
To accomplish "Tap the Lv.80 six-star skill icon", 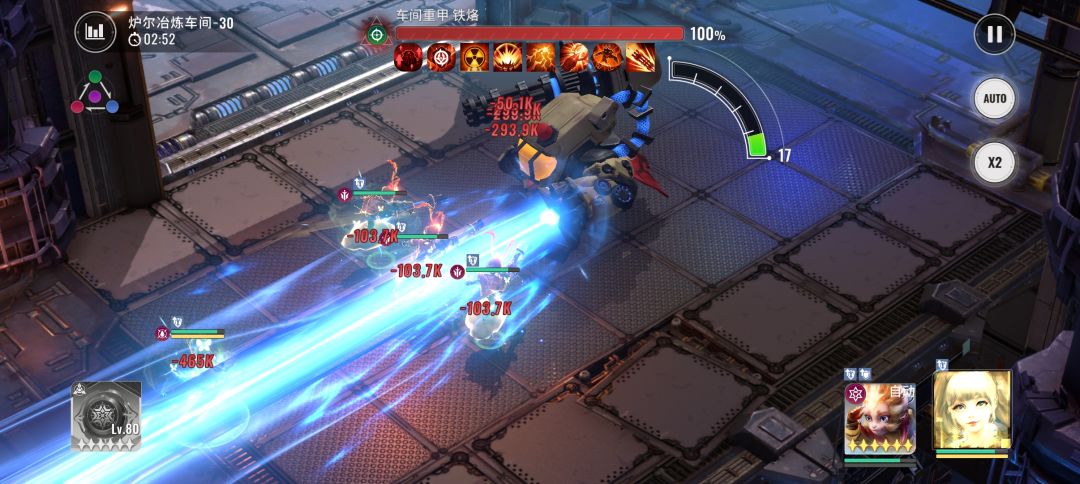I will point(105,415).
